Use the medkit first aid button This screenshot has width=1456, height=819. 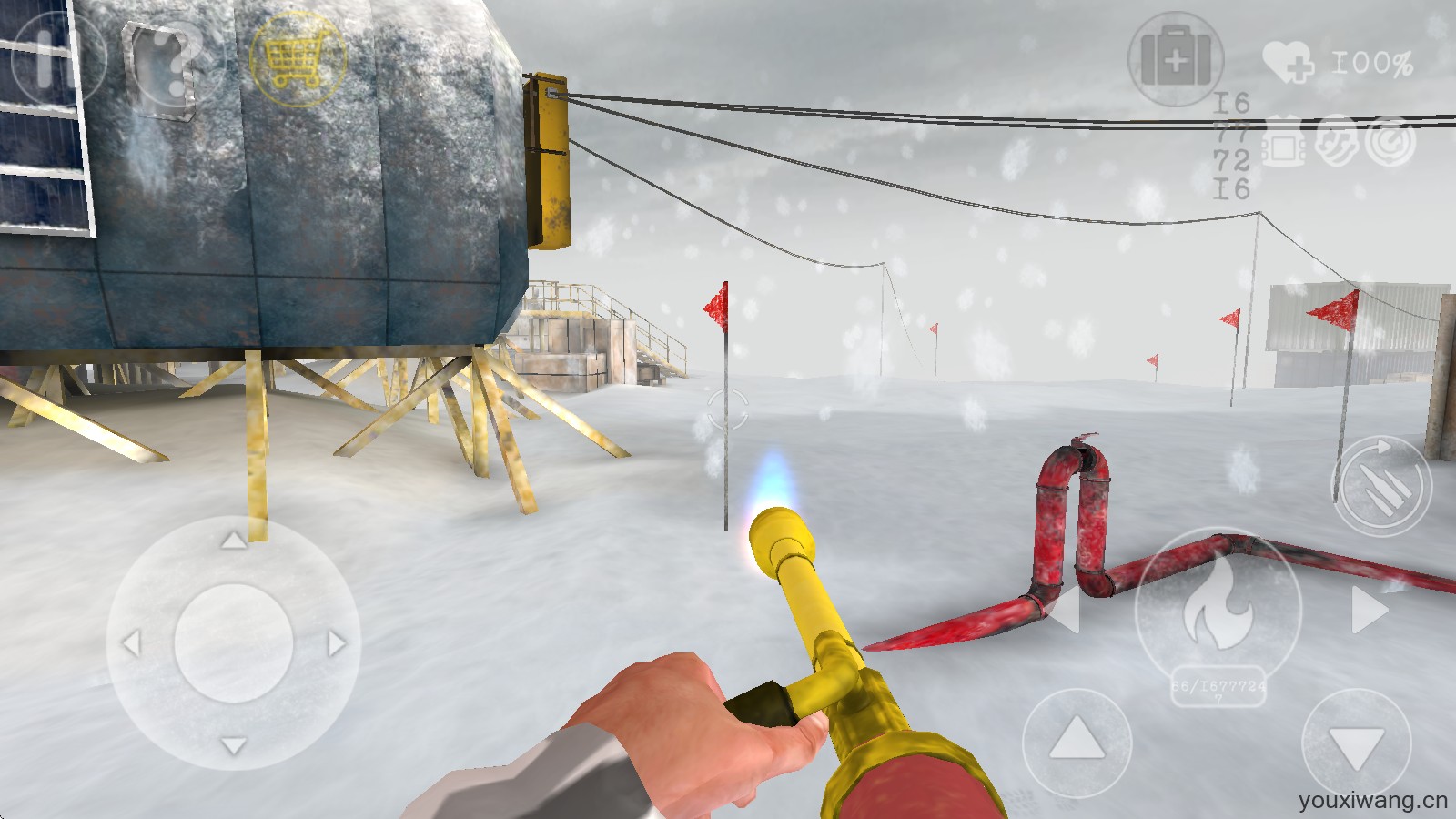(x=1175, y=60)
